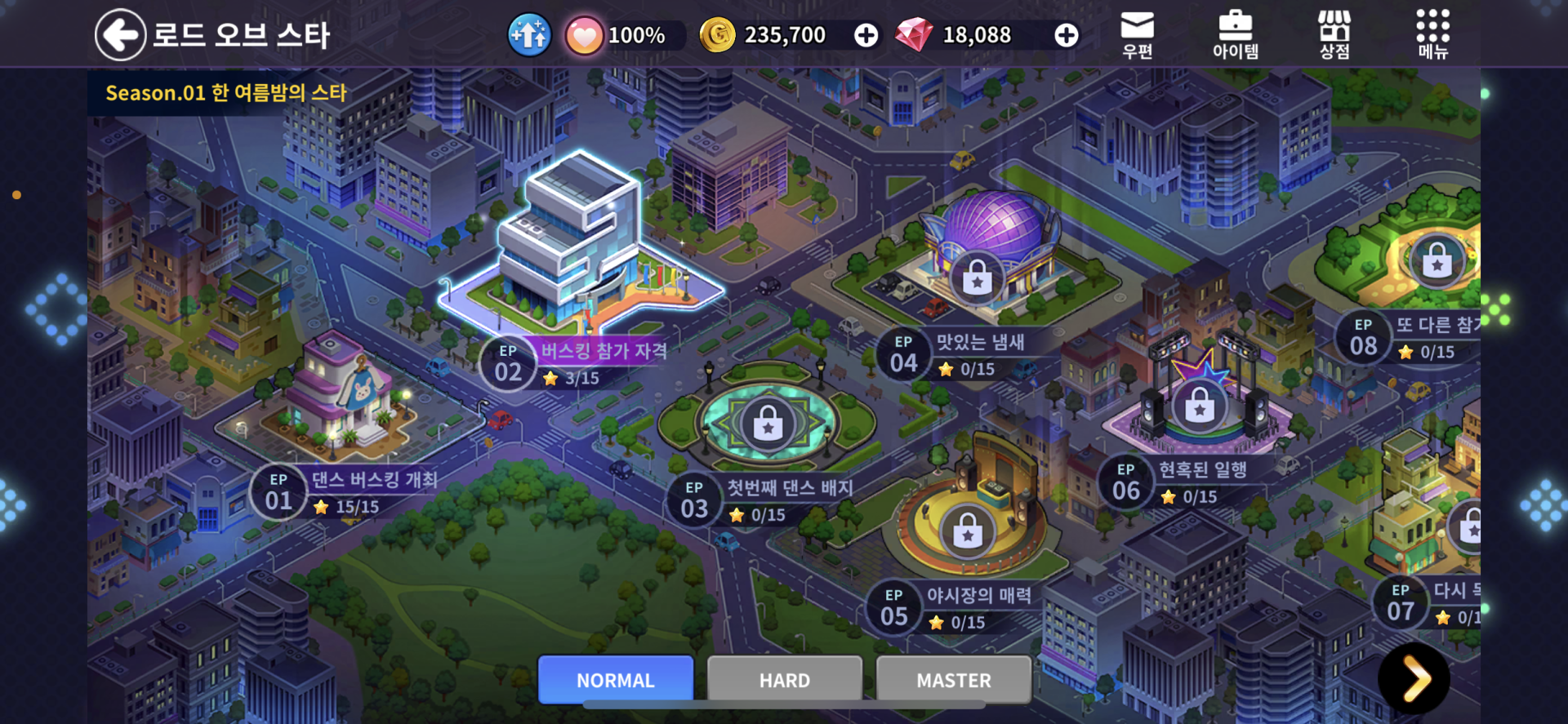The height and width of the screenshot is (724, 1568).
Task: Open the 우편 mailbox
Action: coord(1137,35)
